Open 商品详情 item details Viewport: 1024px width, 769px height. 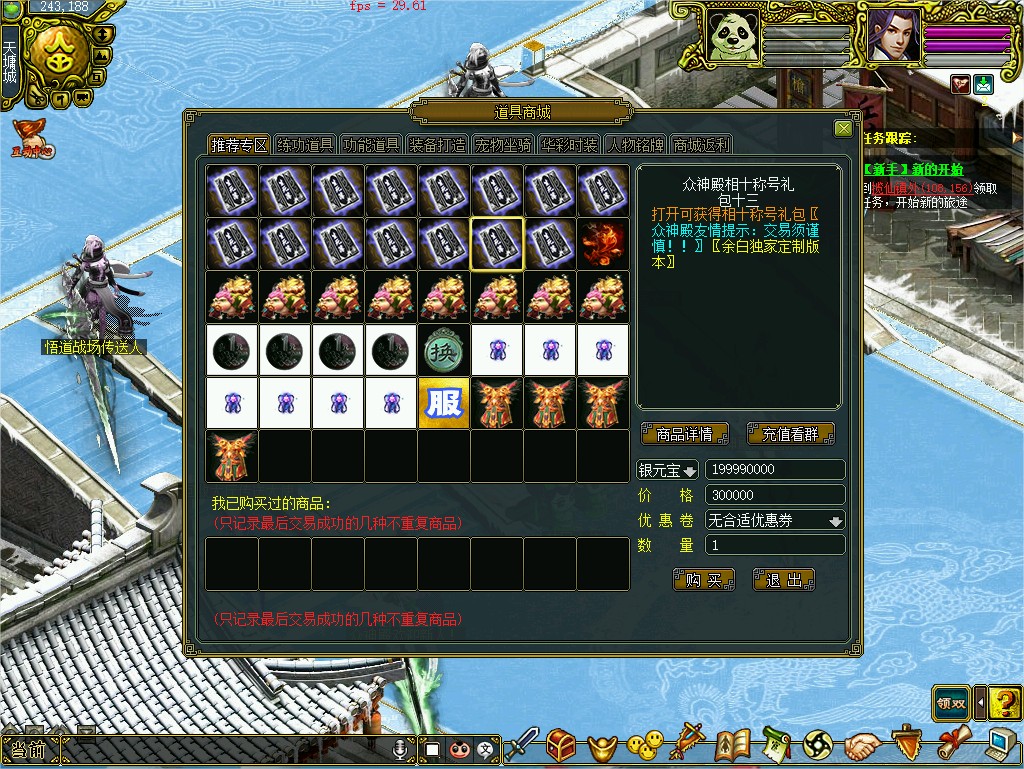685,434
